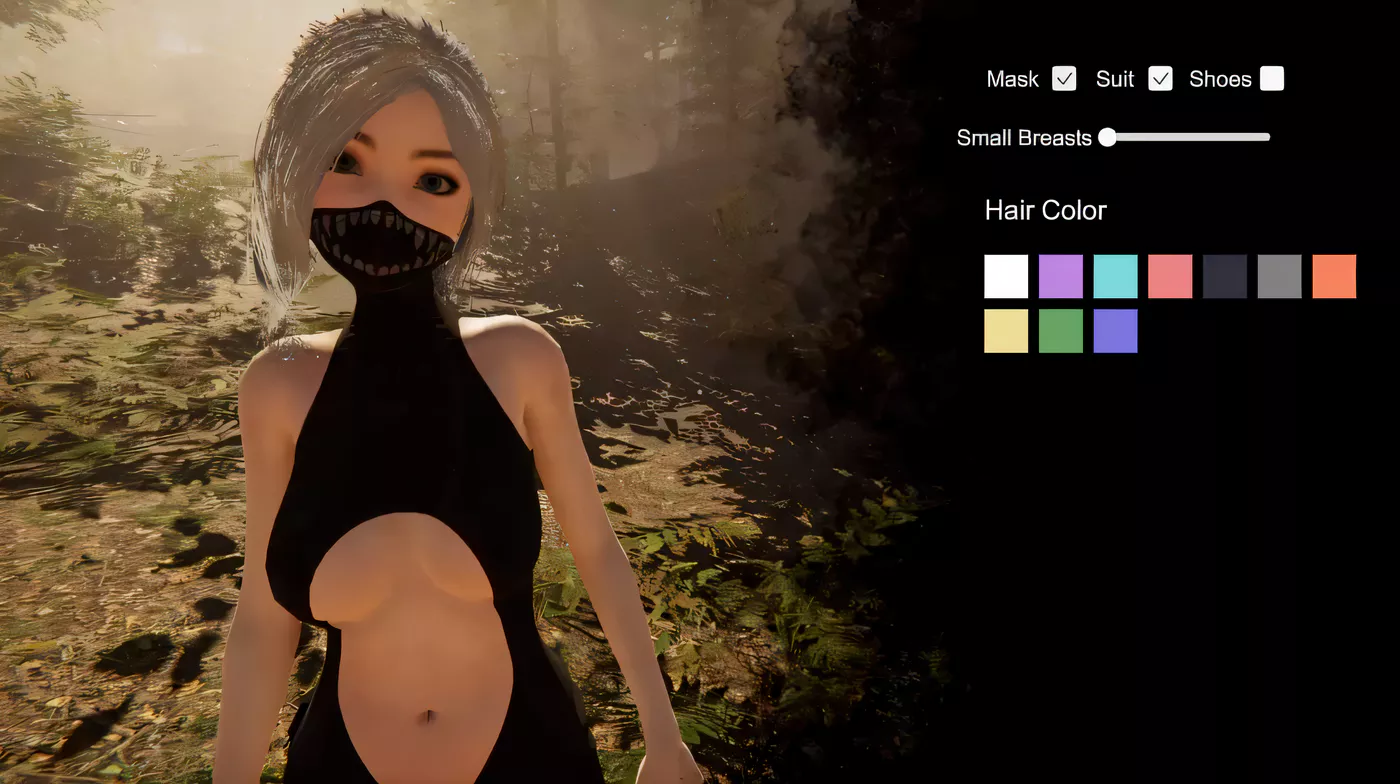Choose the white hair color swatch
1400x784 pixels.
(1006, 276)
